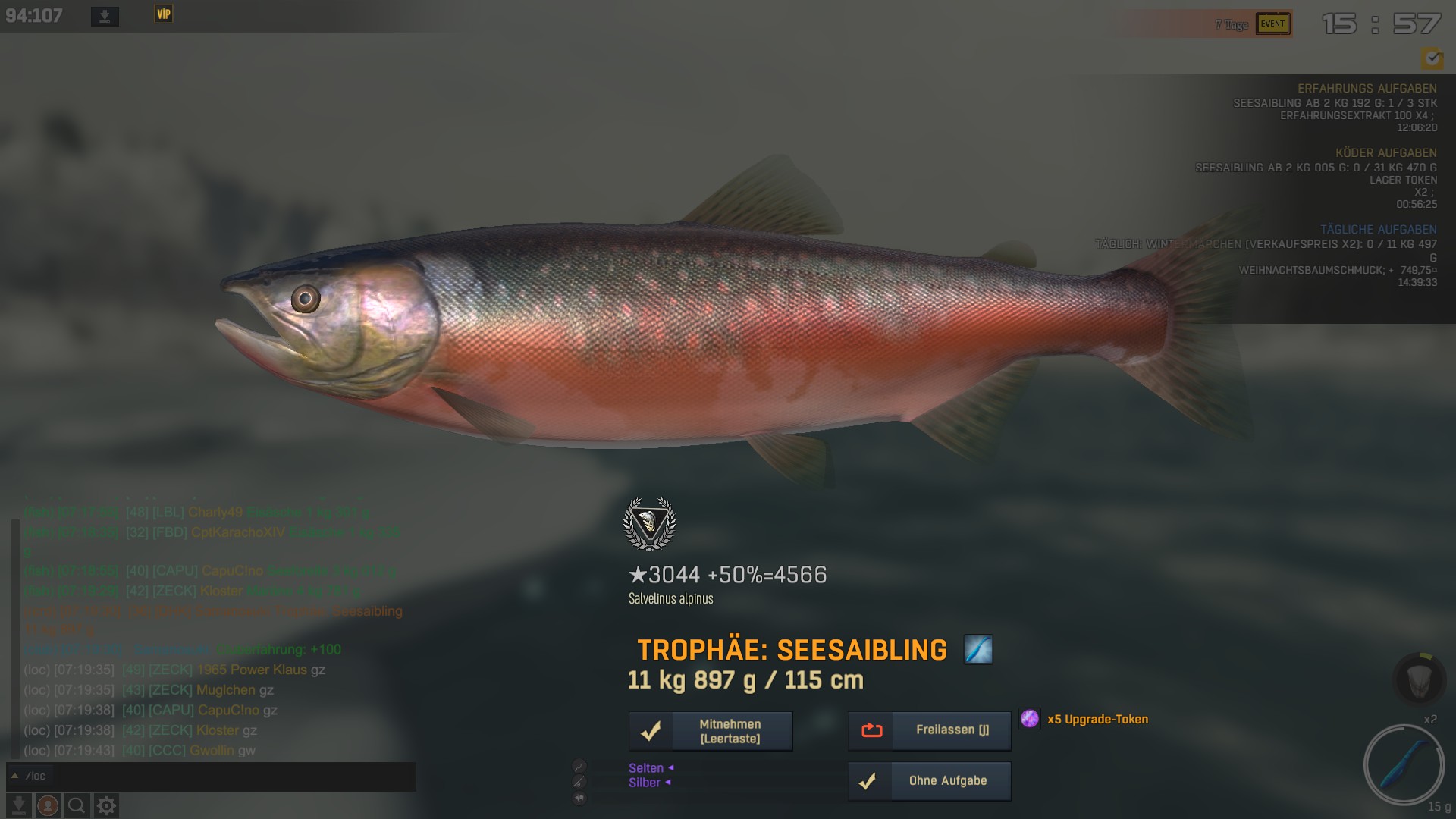Click the chat input field
This screenshot has width=1456, height=819.
click(x=227, y=776)
